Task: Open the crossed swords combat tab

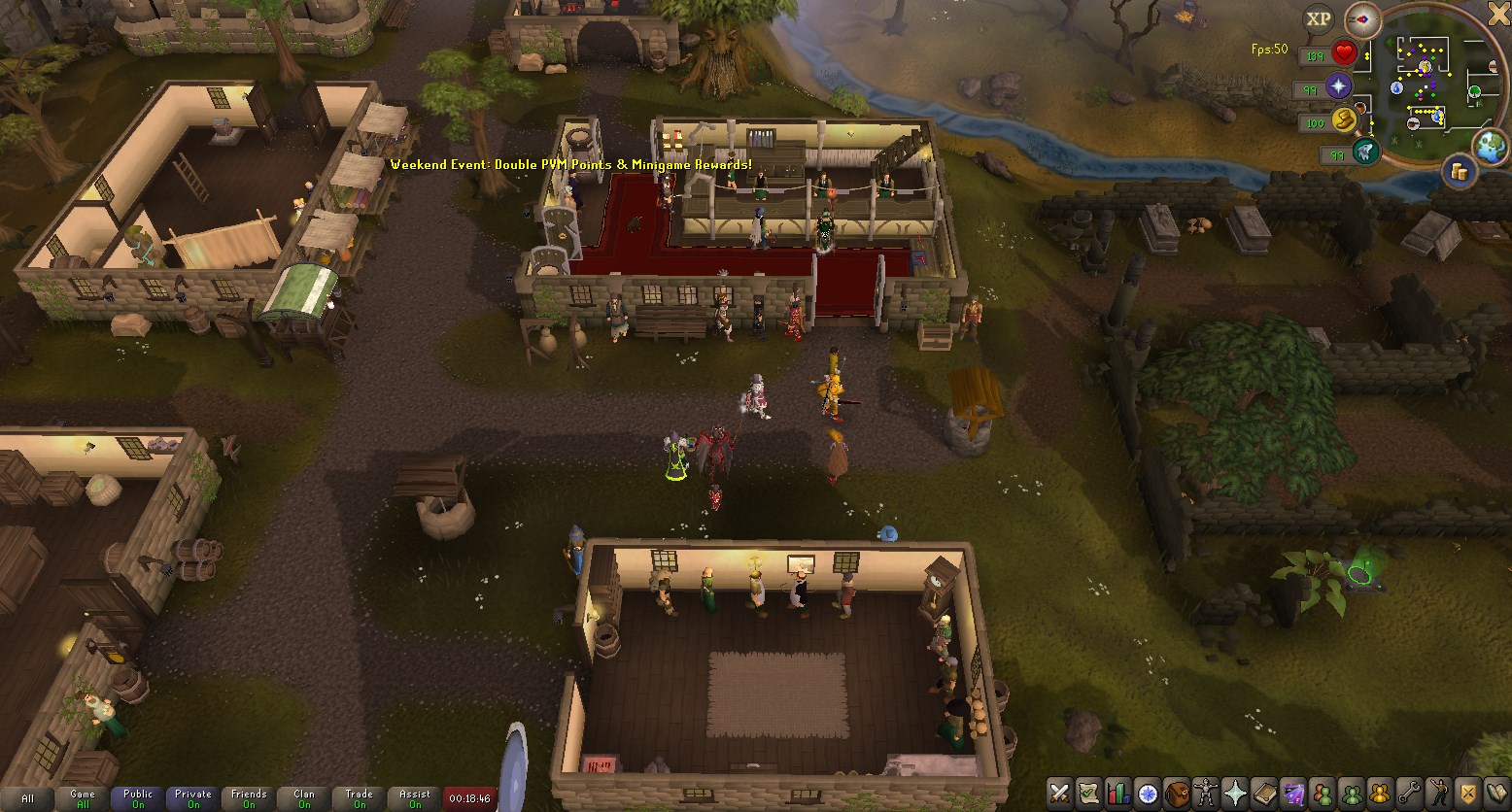Action: point(1060,793)
